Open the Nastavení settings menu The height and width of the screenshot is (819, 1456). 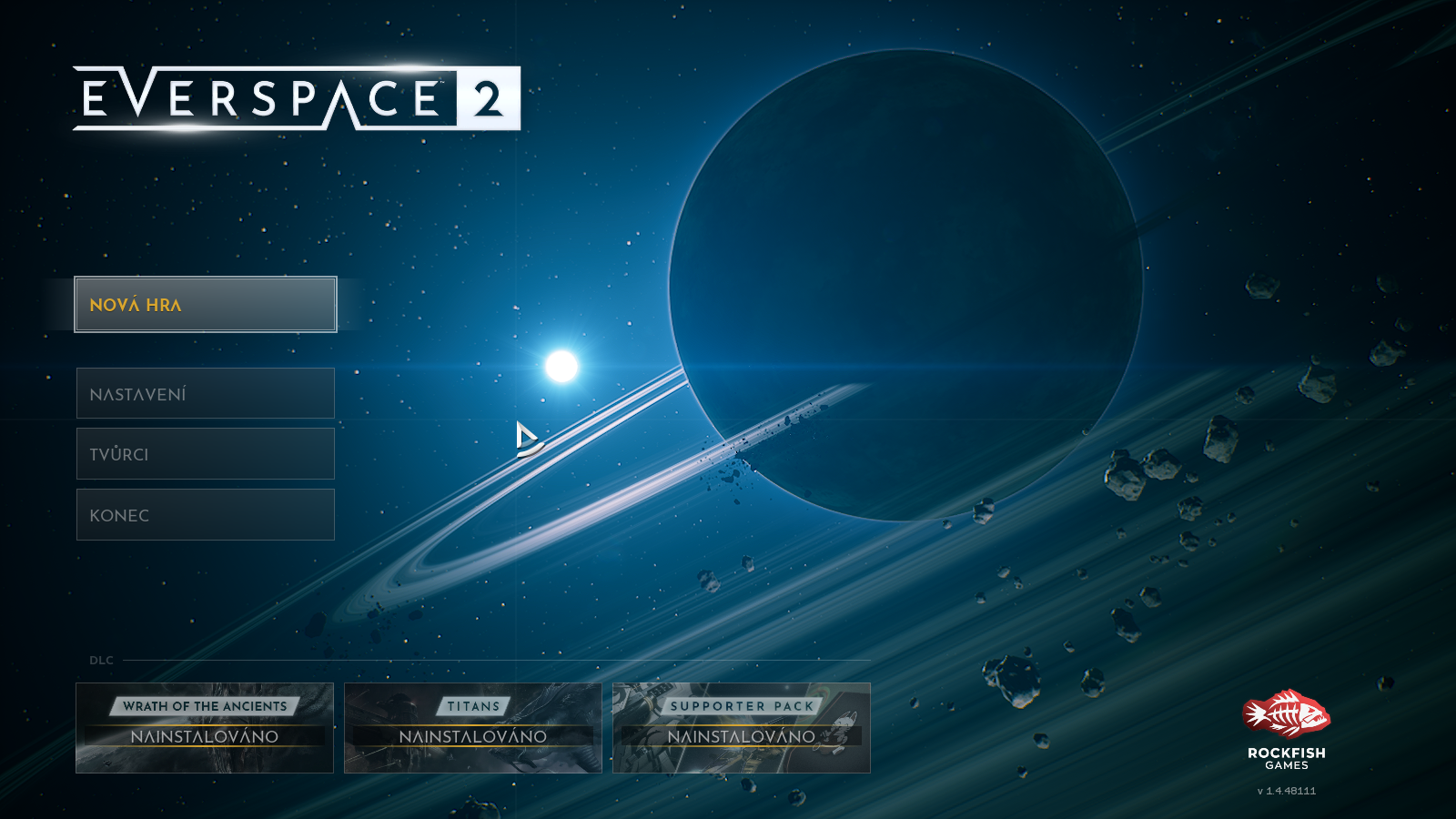206,393
